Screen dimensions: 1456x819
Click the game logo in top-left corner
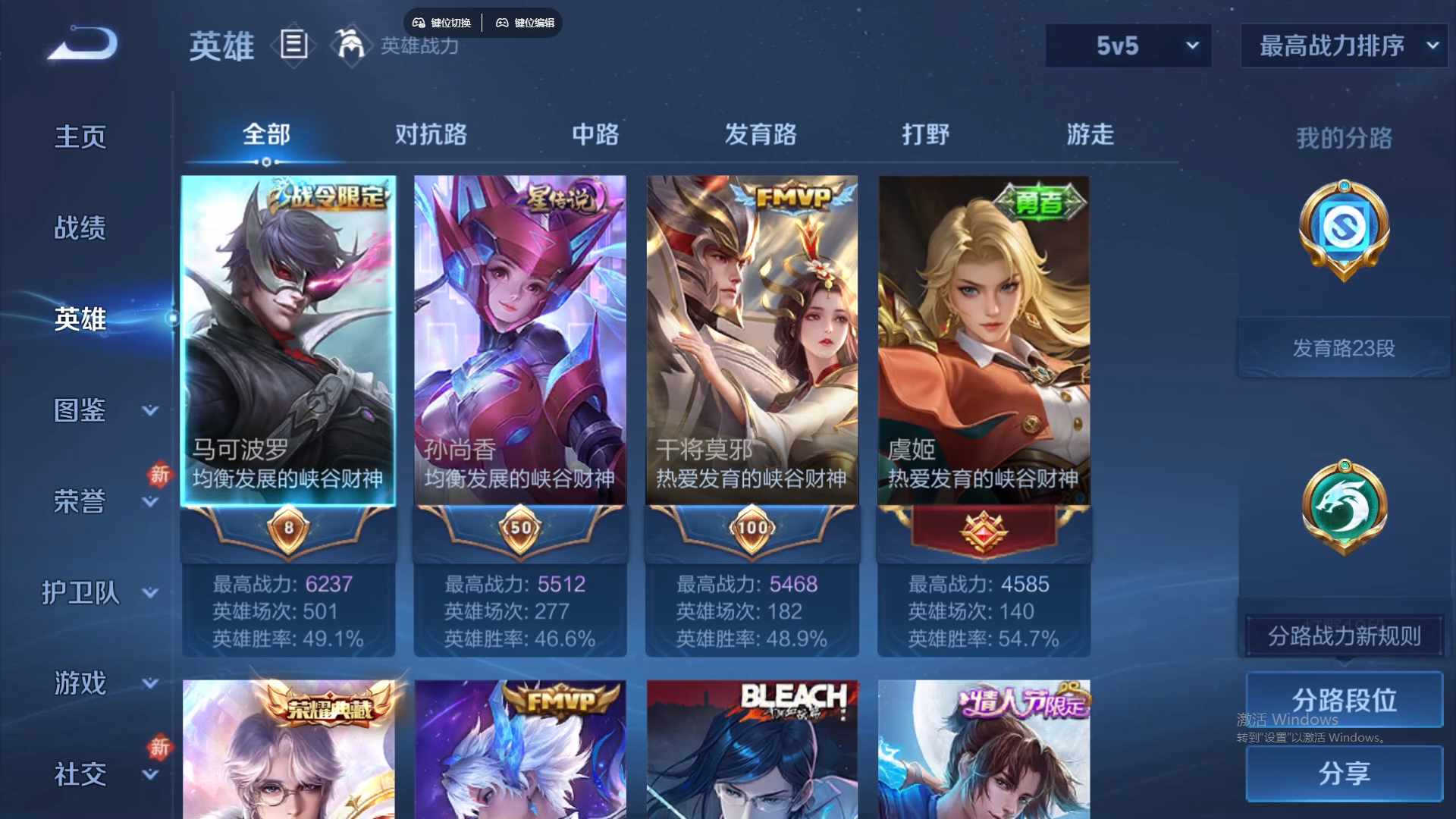(81, 44)
